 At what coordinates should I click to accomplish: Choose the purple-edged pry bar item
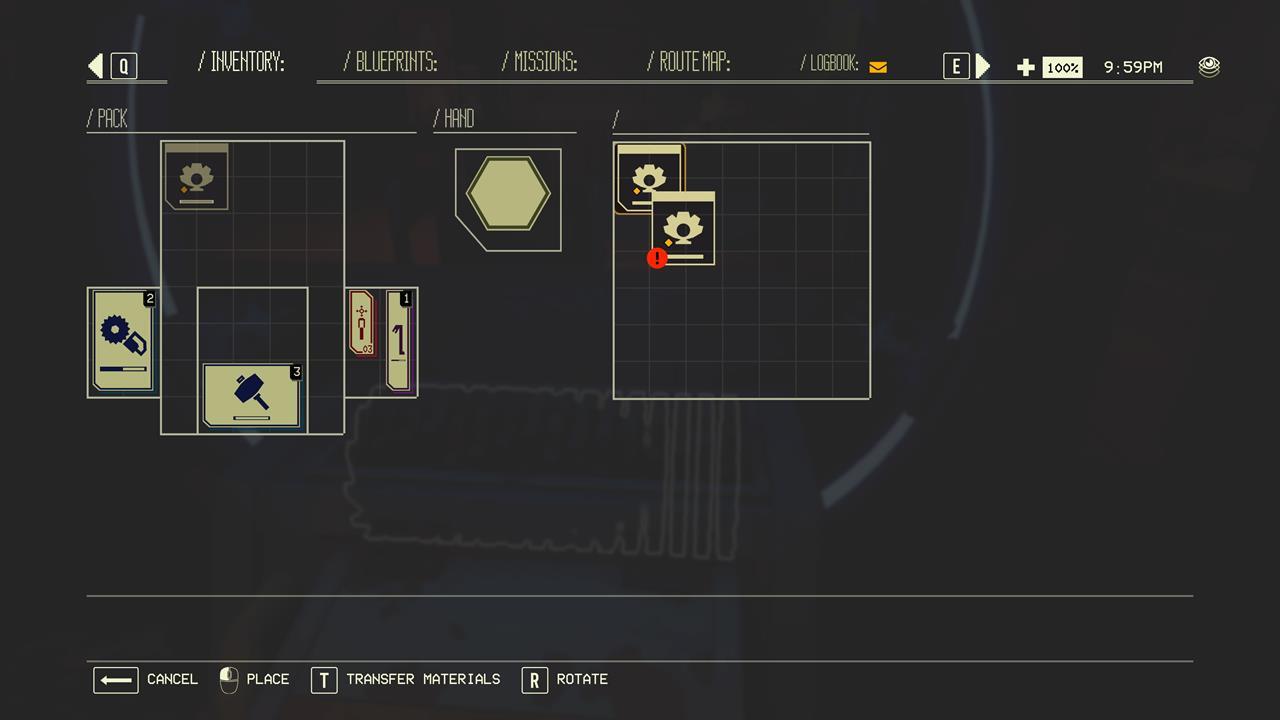click(x=399, y=340)
